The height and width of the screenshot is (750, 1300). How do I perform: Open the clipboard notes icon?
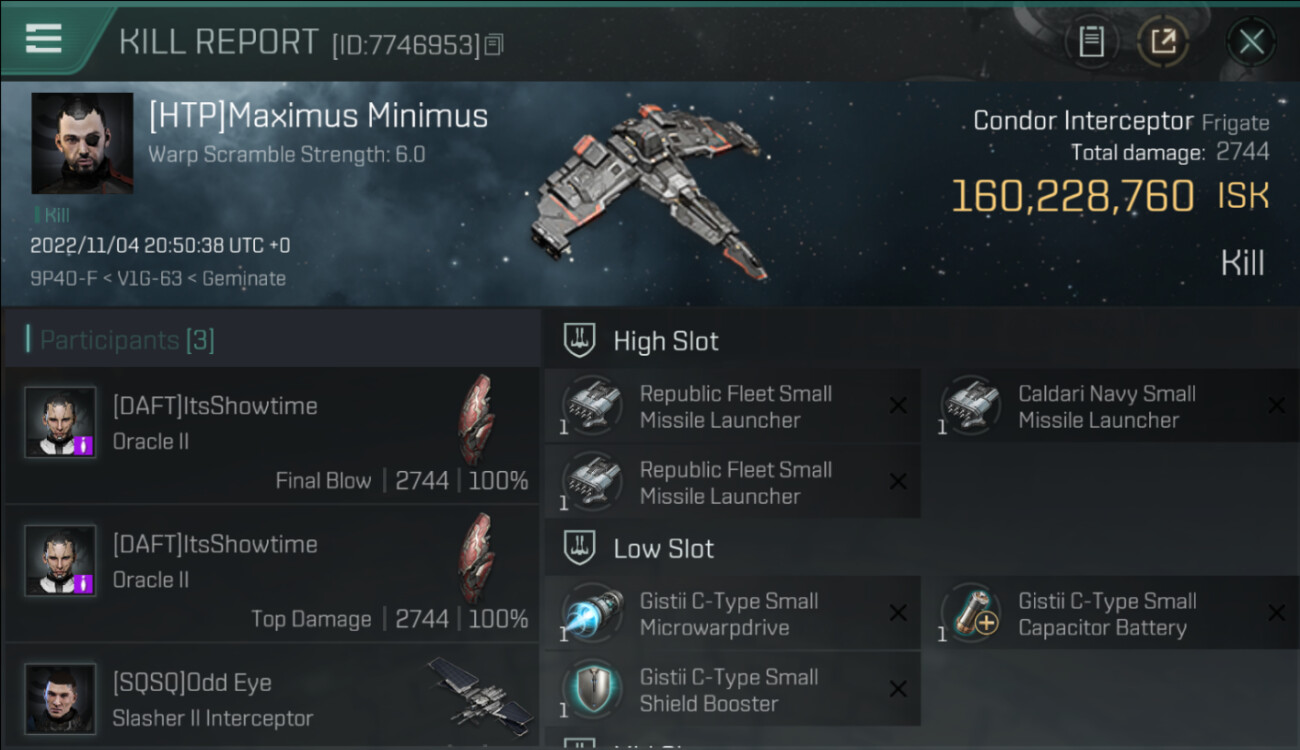(x=1091, y=42)
